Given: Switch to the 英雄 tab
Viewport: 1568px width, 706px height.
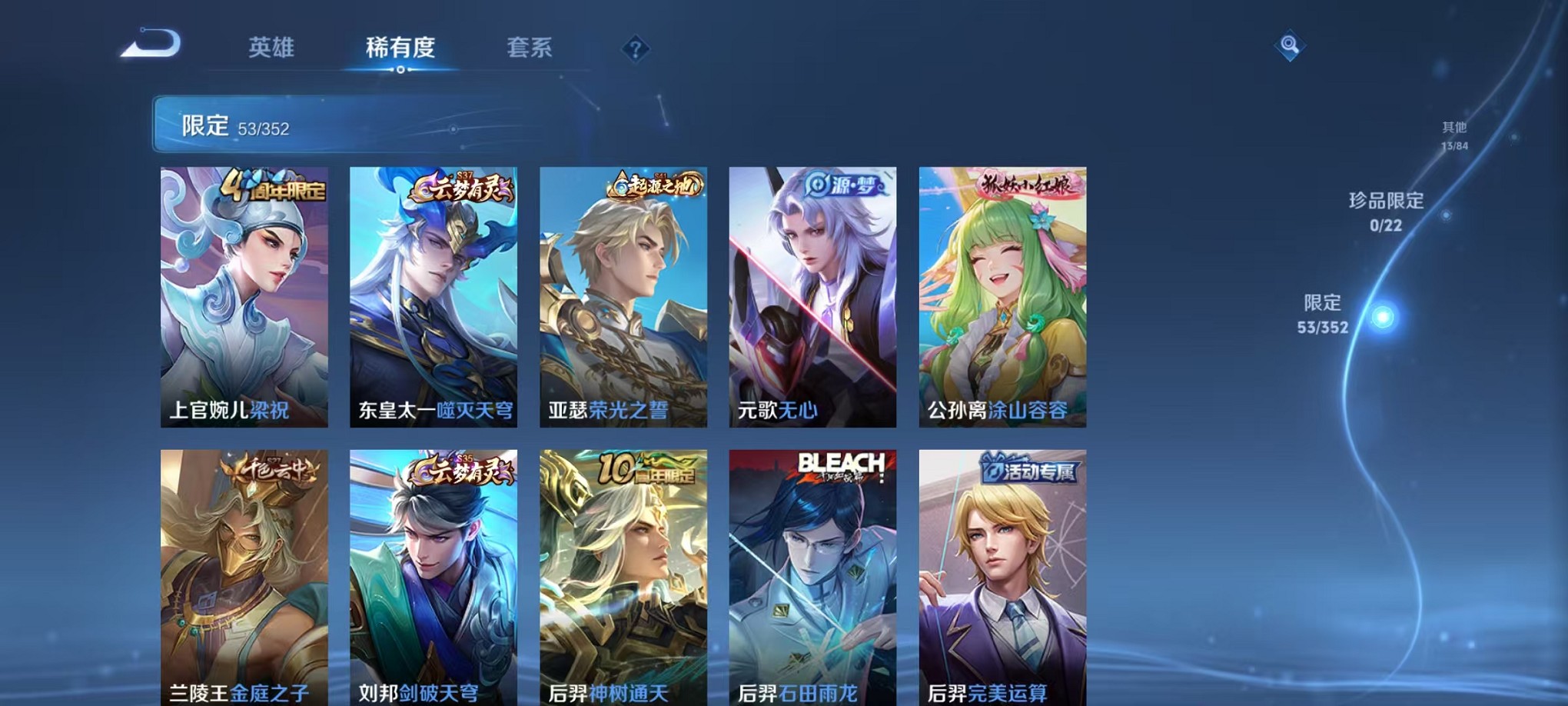Looking at the screenshot, I should tap(273, 48).
